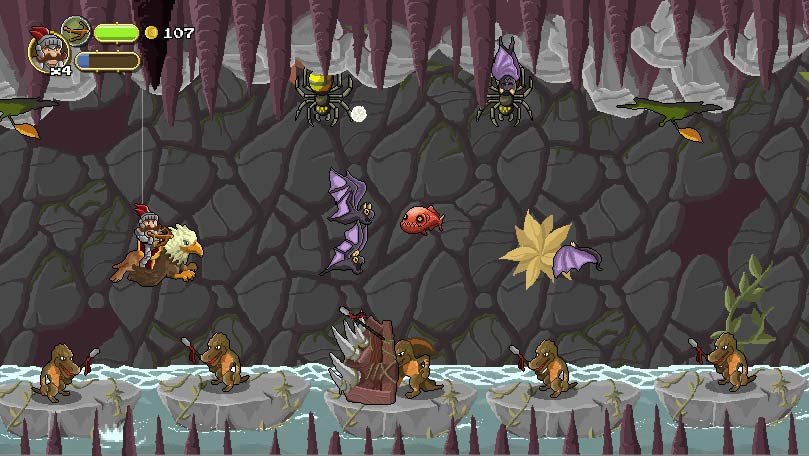This screenshot has width=809, height=456.
Task: Click the gold coin icon
Action: pos(152,33)
